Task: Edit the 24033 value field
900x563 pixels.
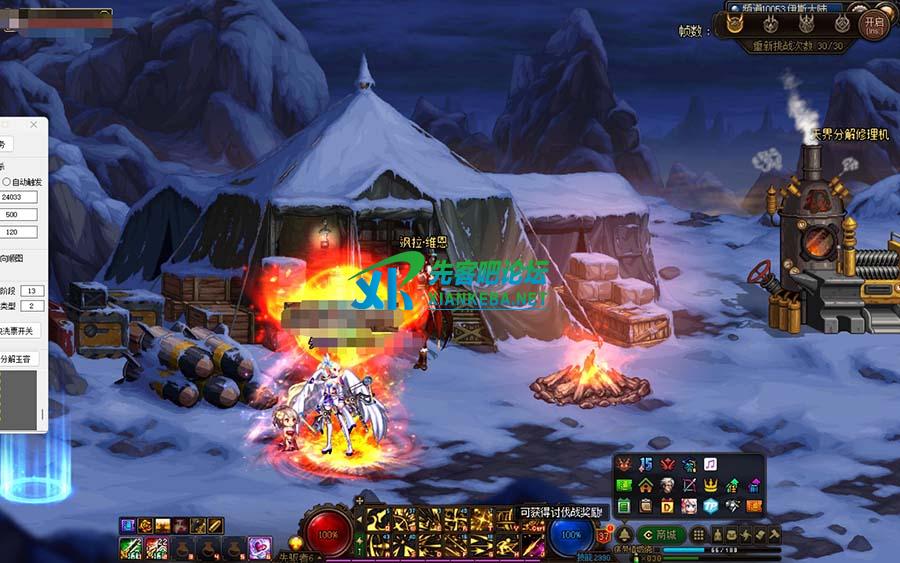Action: [18, 197]
